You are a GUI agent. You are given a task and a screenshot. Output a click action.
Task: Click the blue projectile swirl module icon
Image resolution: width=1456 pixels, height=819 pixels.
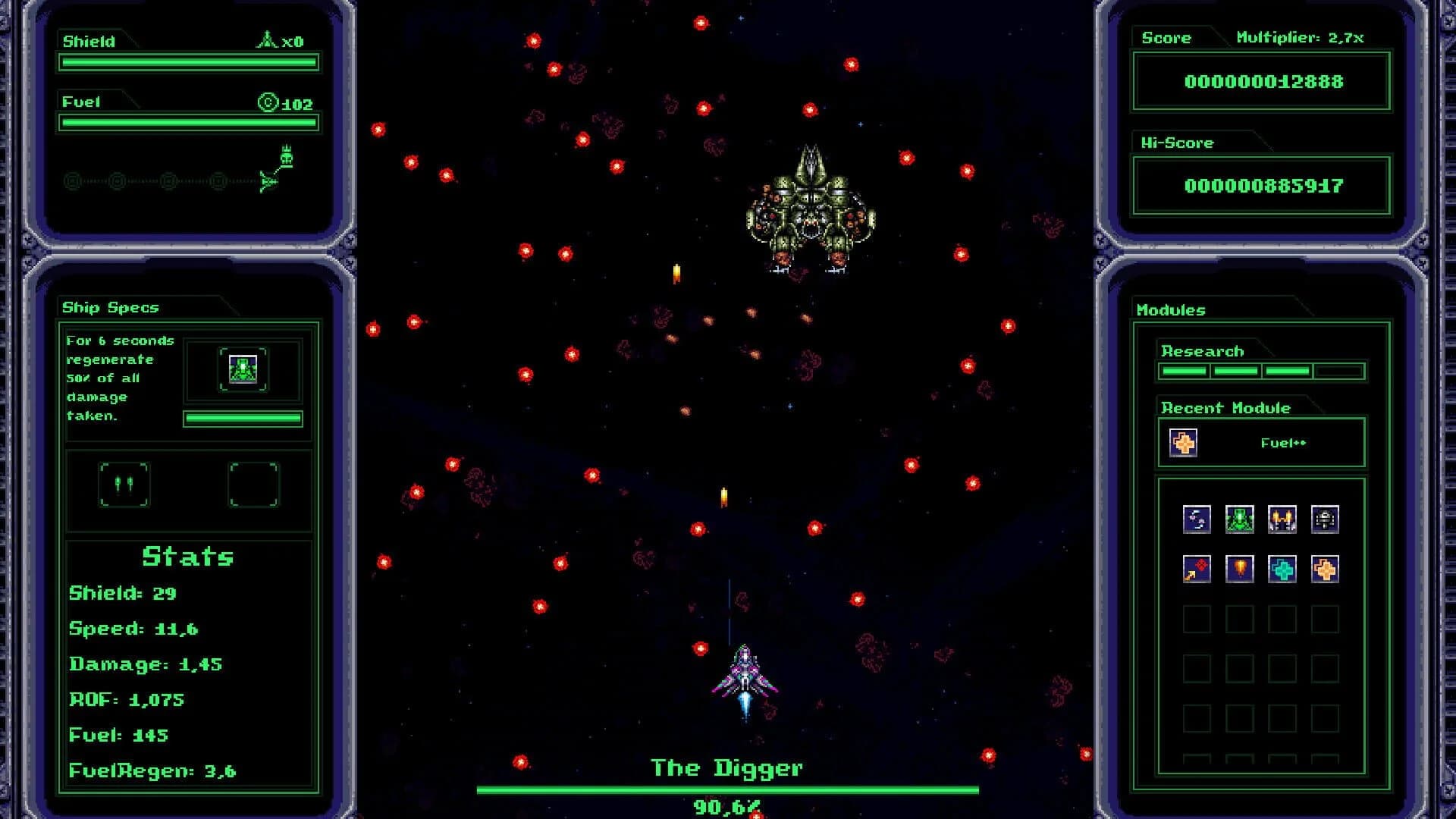click(1197, 519)
